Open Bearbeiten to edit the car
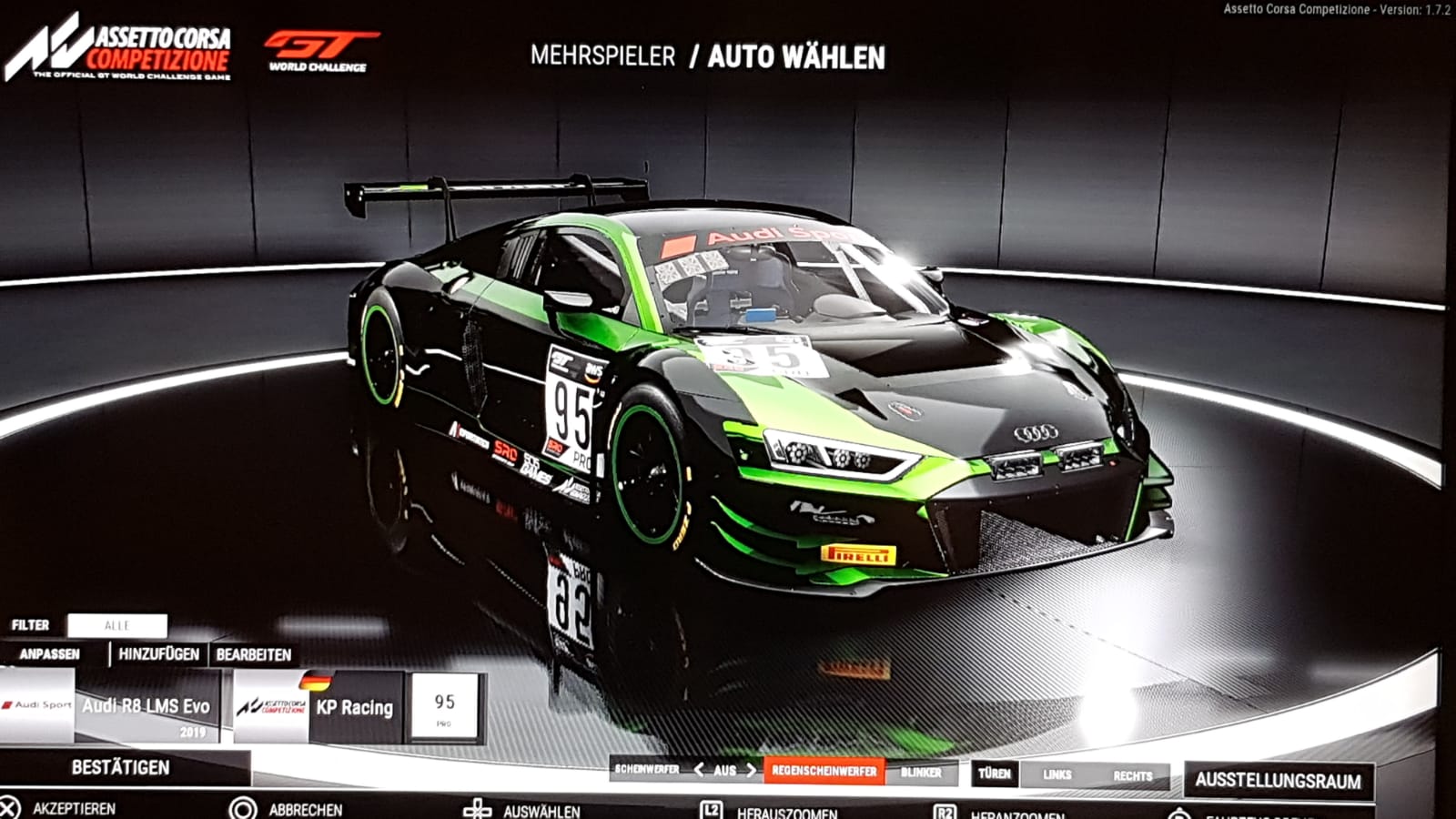 (x=254, y=654)
